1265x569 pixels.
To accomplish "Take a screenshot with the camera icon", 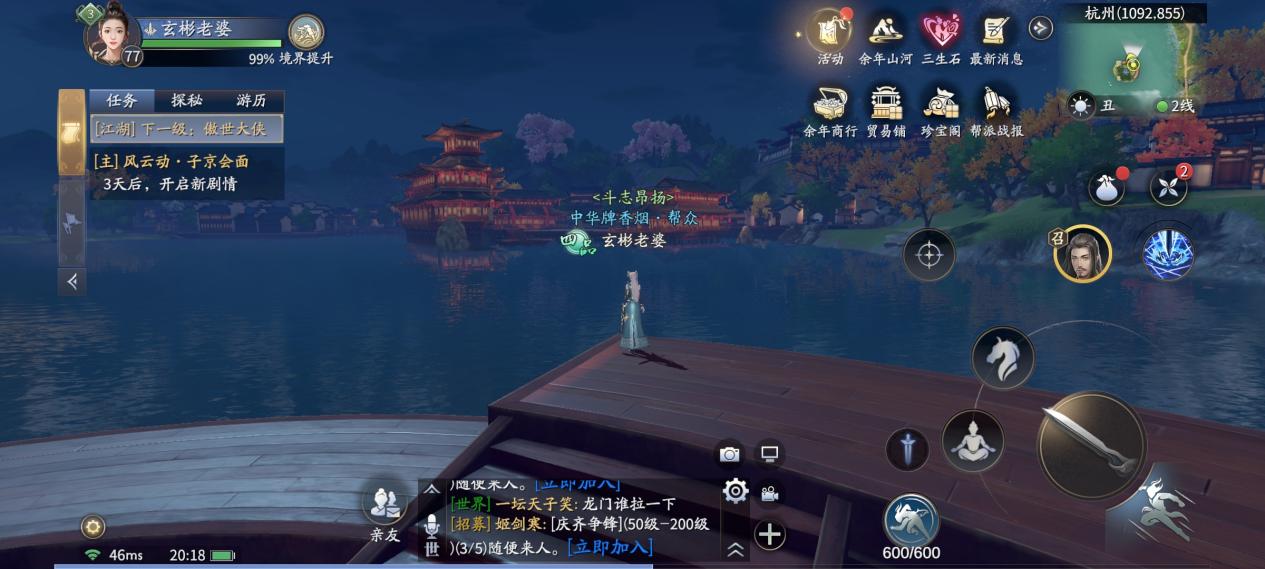I will coord(730,454).
